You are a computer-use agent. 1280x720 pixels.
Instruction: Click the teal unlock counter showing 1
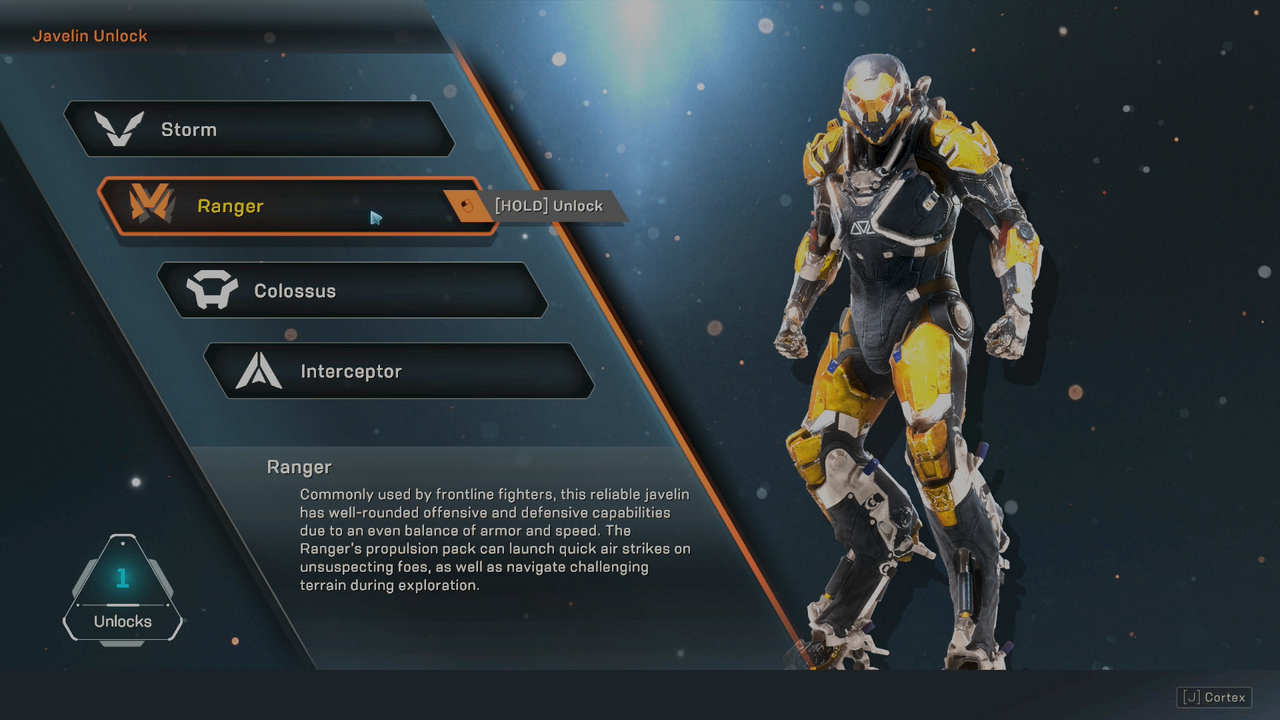point(122,578)
